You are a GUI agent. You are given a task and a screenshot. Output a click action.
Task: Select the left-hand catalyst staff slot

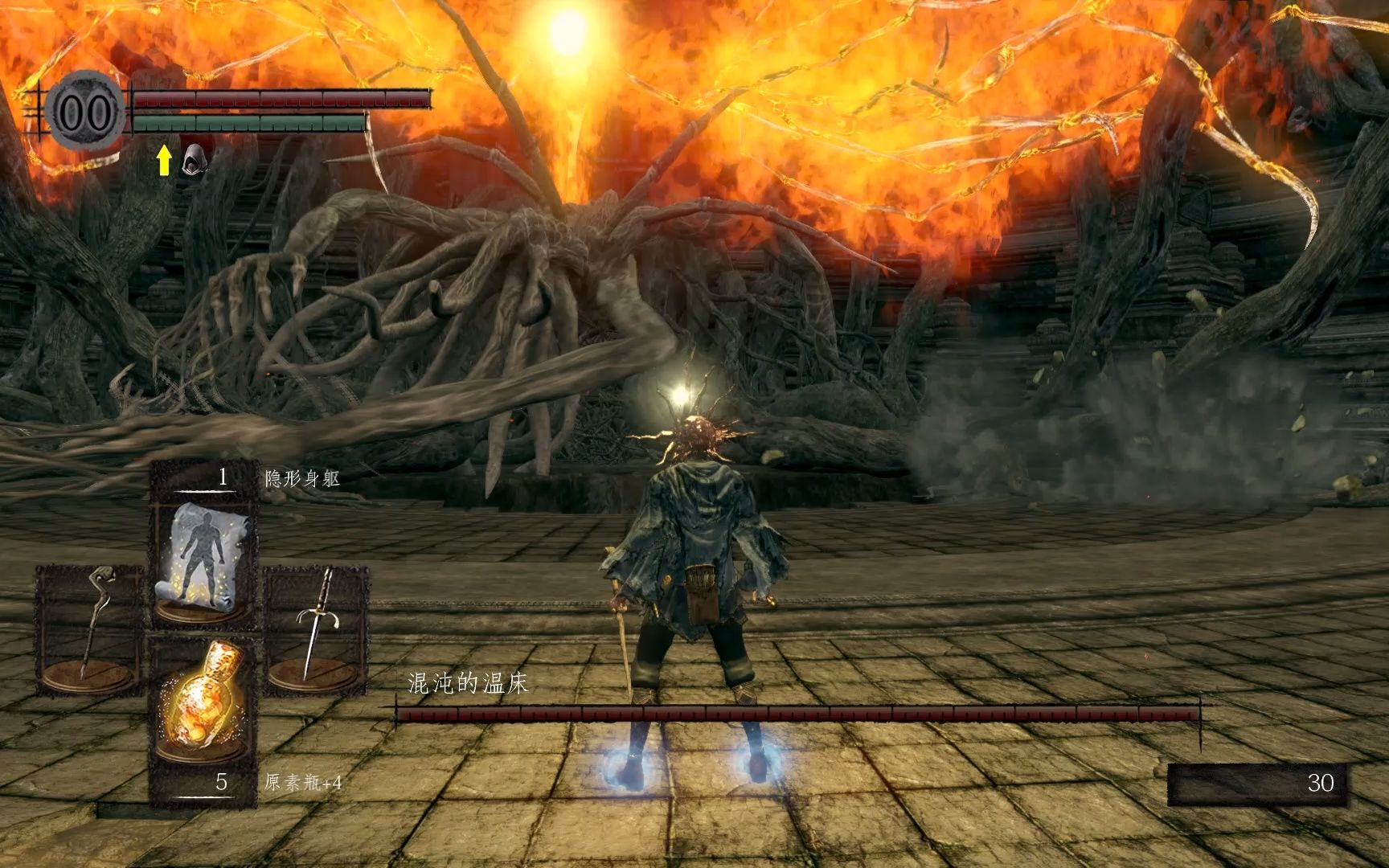tap(90, 627)
